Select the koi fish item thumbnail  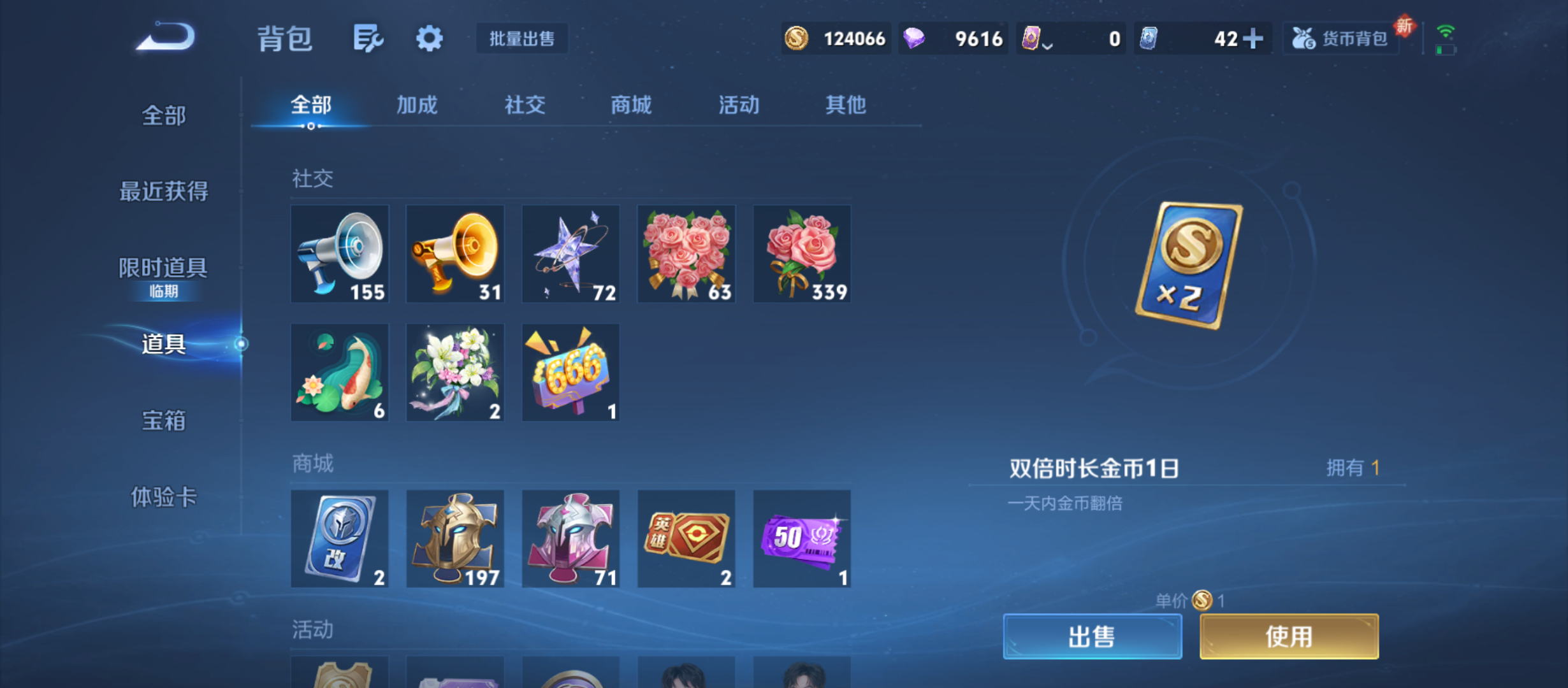[x=340, y=372]
